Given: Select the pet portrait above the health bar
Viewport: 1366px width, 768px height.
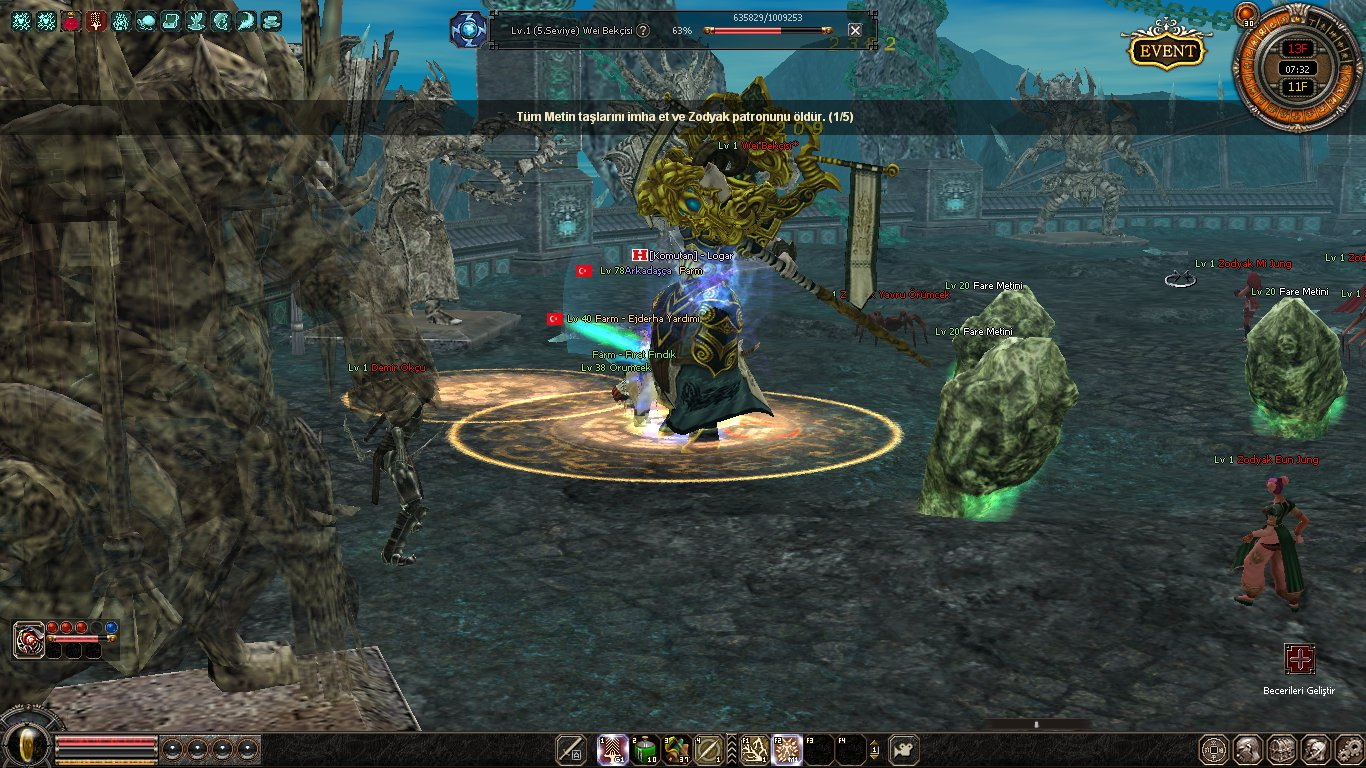Looking at the screenshot, I should pos(29,639).
